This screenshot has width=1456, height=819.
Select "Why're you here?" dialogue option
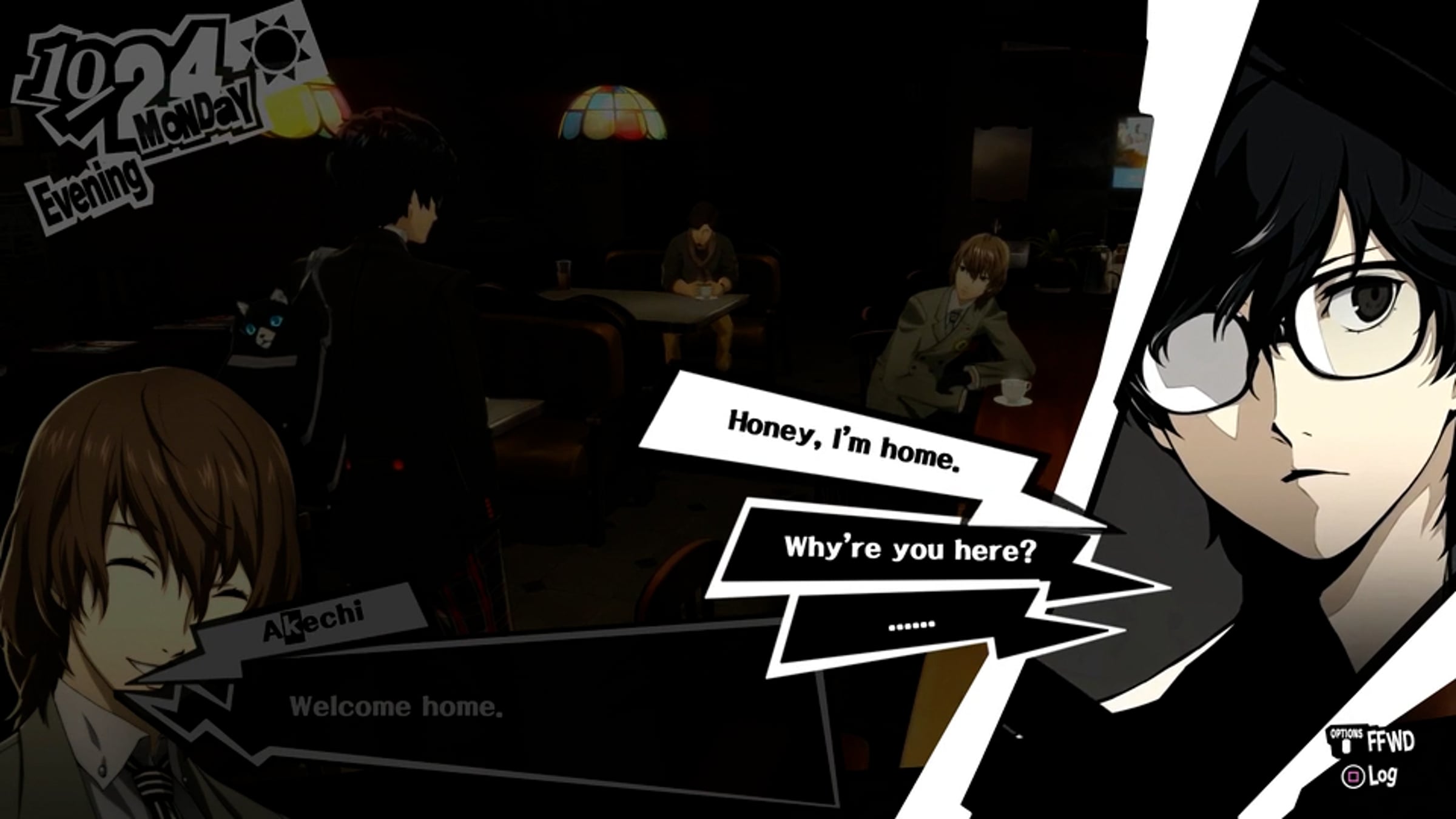tap(908, 550)
